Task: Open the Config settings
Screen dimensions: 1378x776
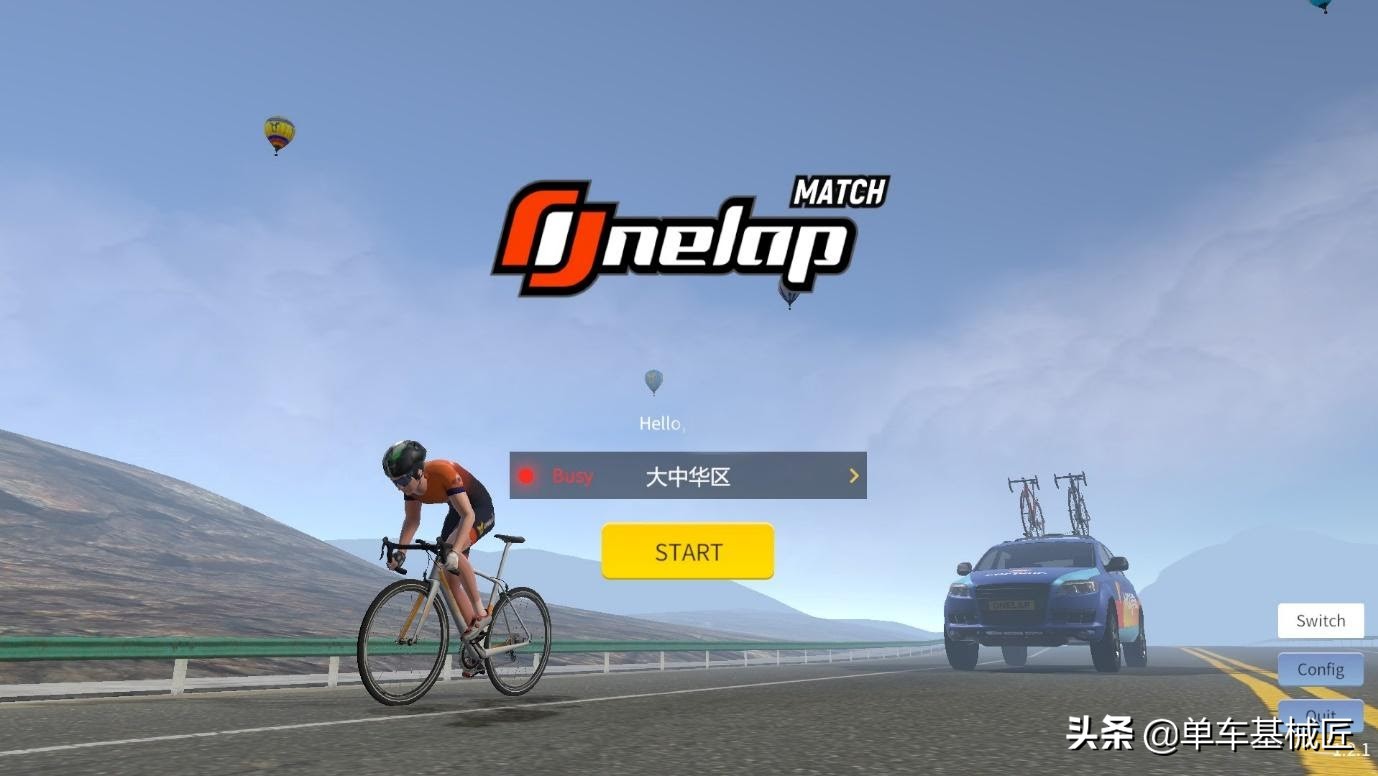Action: coord(1320,669)
